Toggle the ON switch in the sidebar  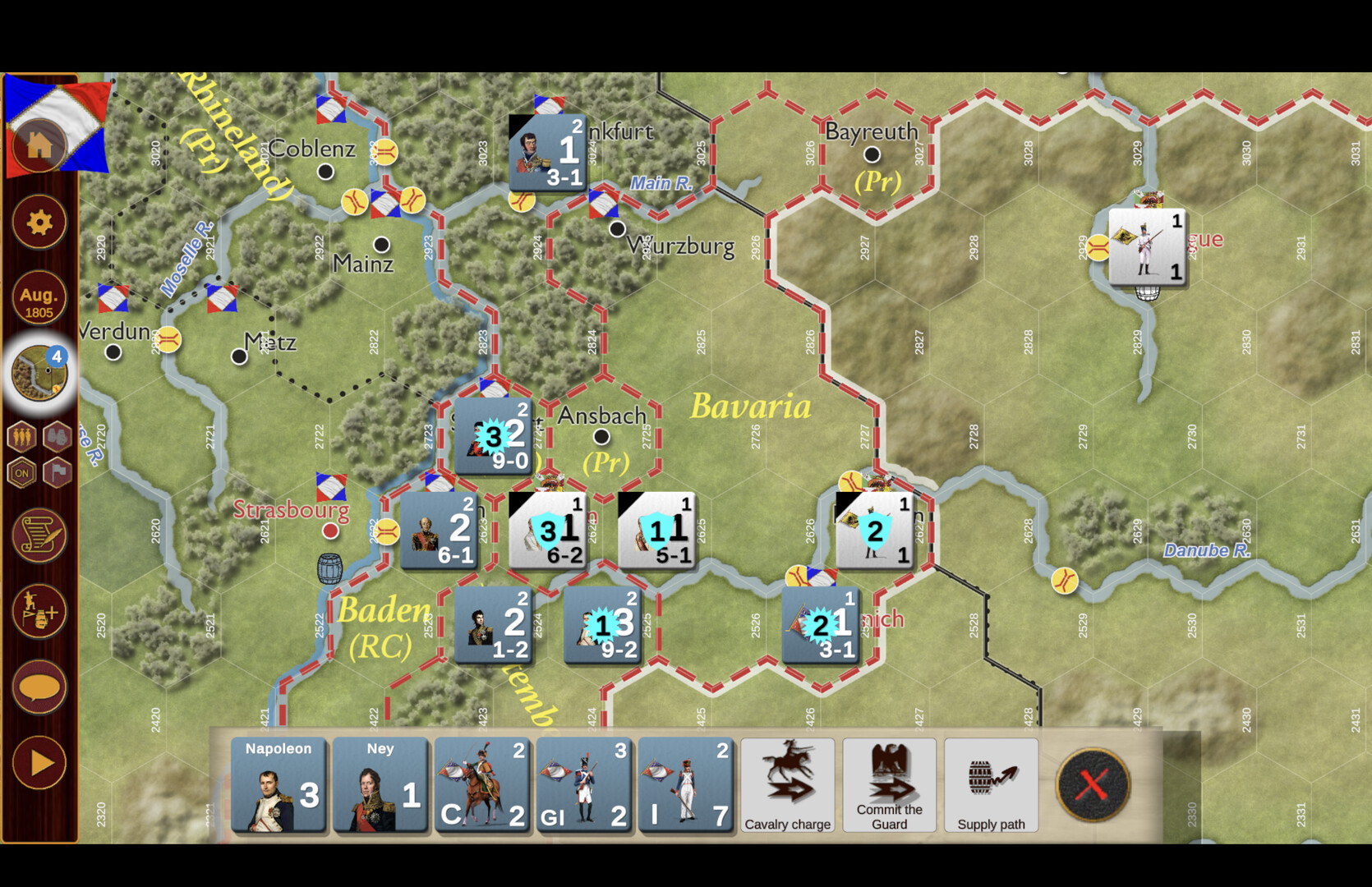pos(22,474)
